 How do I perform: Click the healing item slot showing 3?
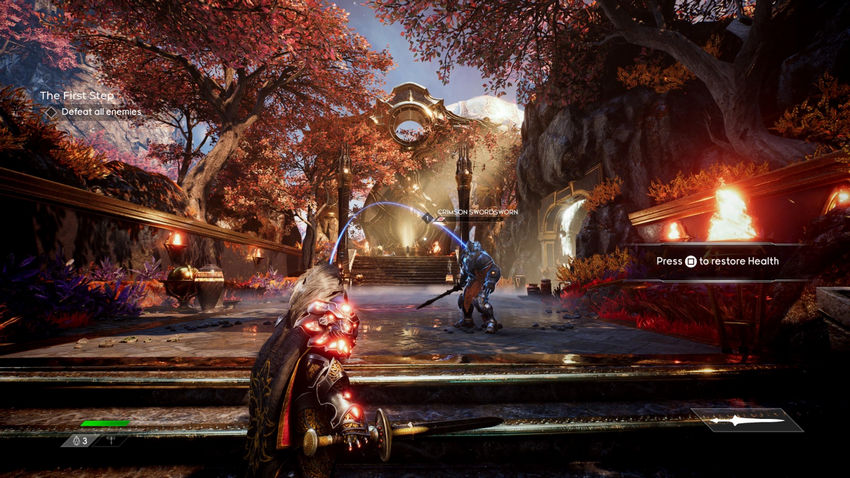[80, 440]
